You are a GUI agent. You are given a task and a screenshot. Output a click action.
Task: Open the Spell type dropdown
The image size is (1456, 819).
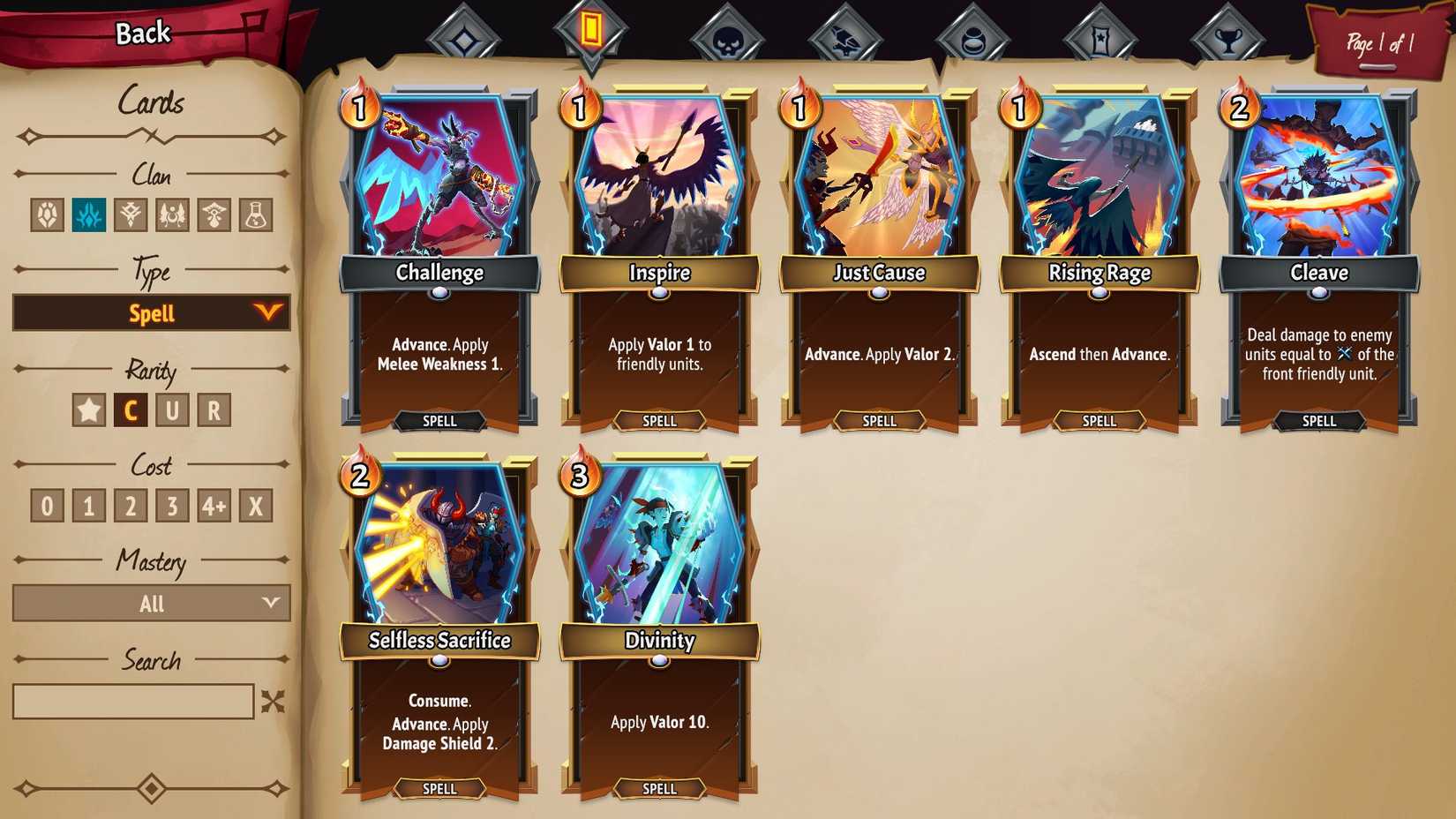[151, 312]
